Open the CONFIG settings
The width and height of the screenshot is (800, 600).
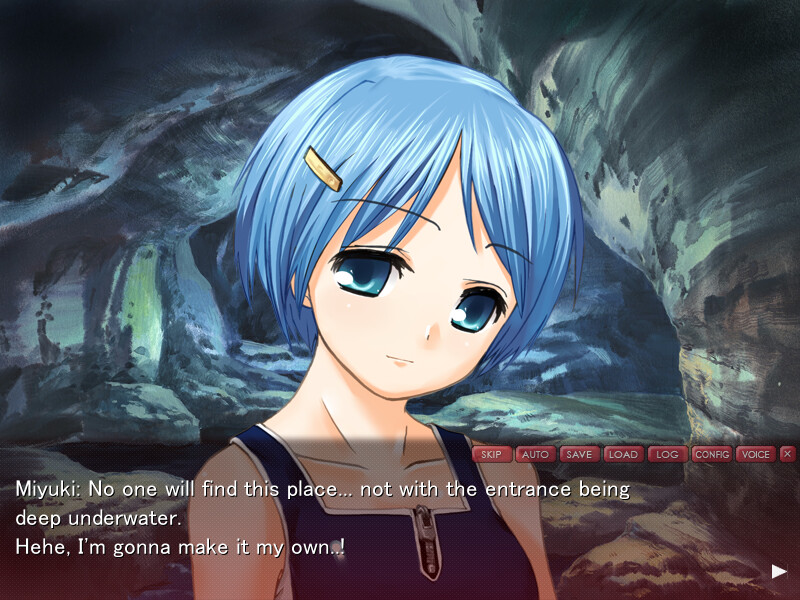(712, 454)
